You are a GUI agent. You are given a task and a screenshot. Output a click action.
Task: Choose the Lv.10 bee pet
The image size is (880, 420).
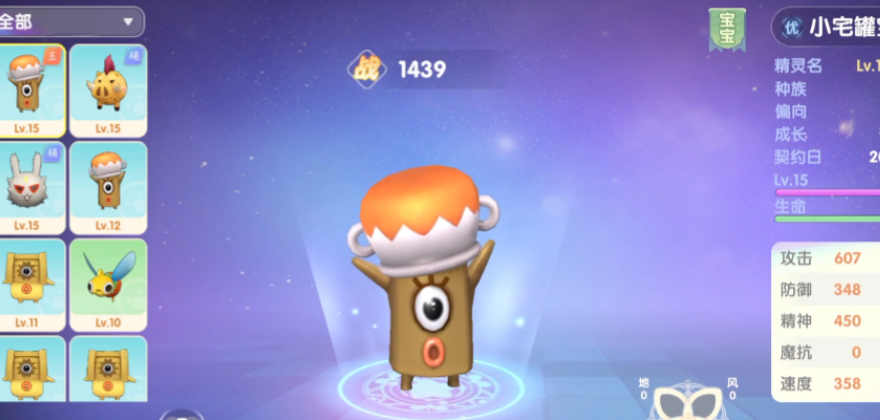108,284
